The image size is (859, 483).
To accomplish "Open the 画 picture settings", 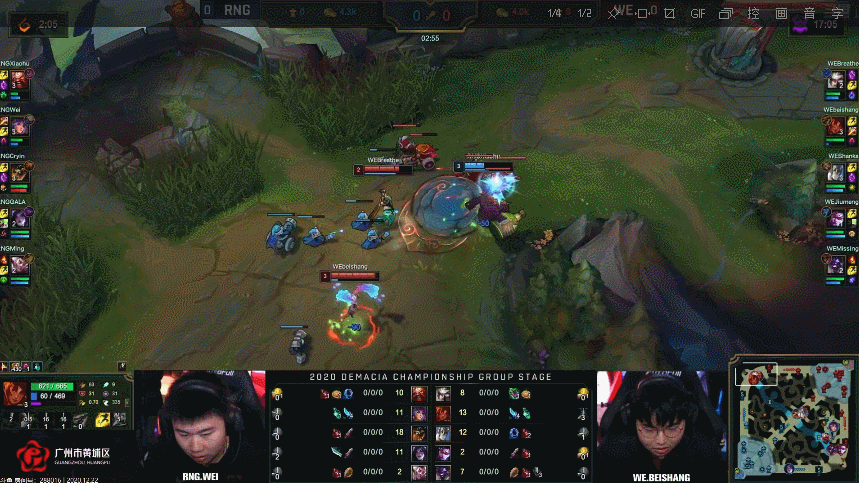I will coord(781,14).
